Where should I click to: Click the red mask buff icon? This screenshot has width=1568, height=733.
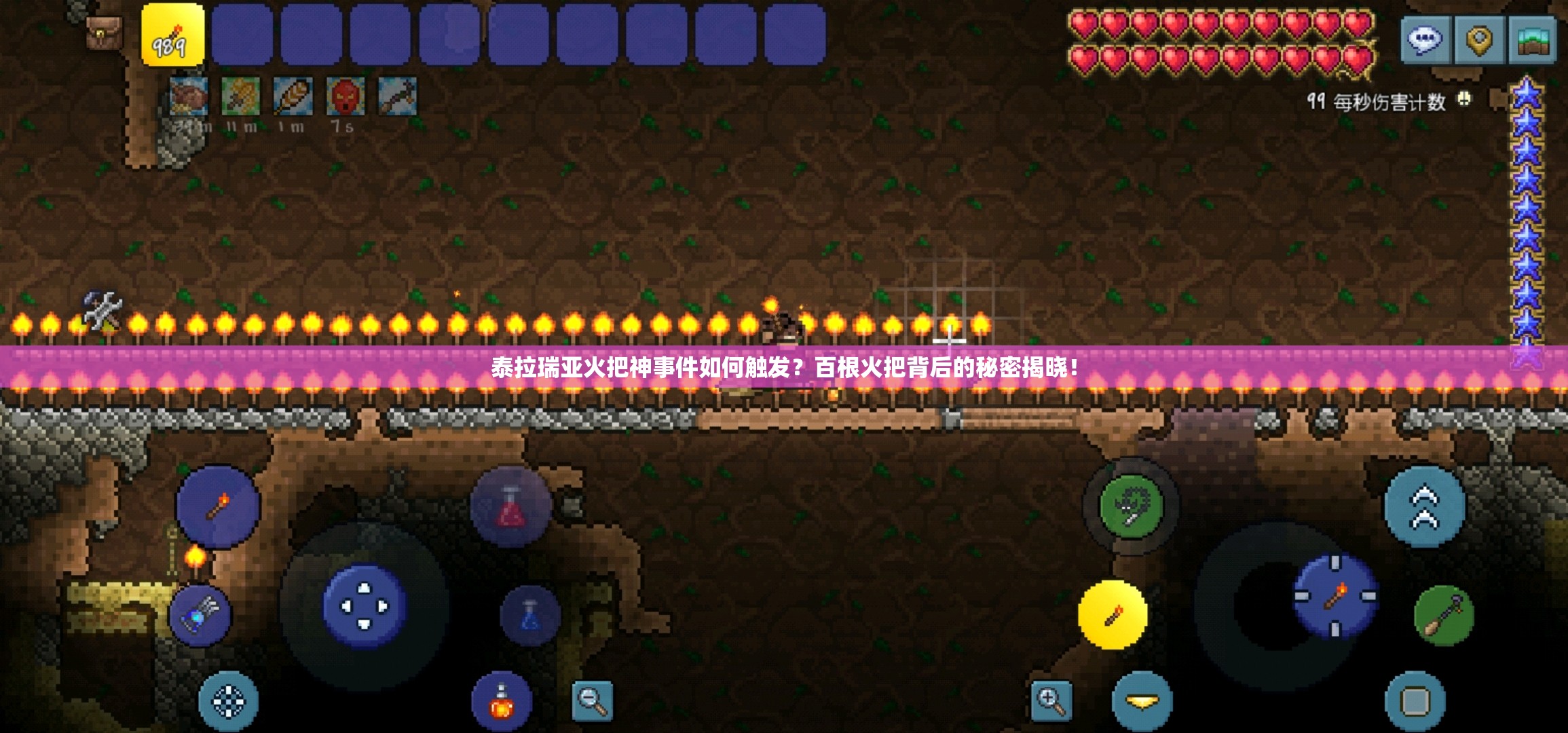click(345, 96)
